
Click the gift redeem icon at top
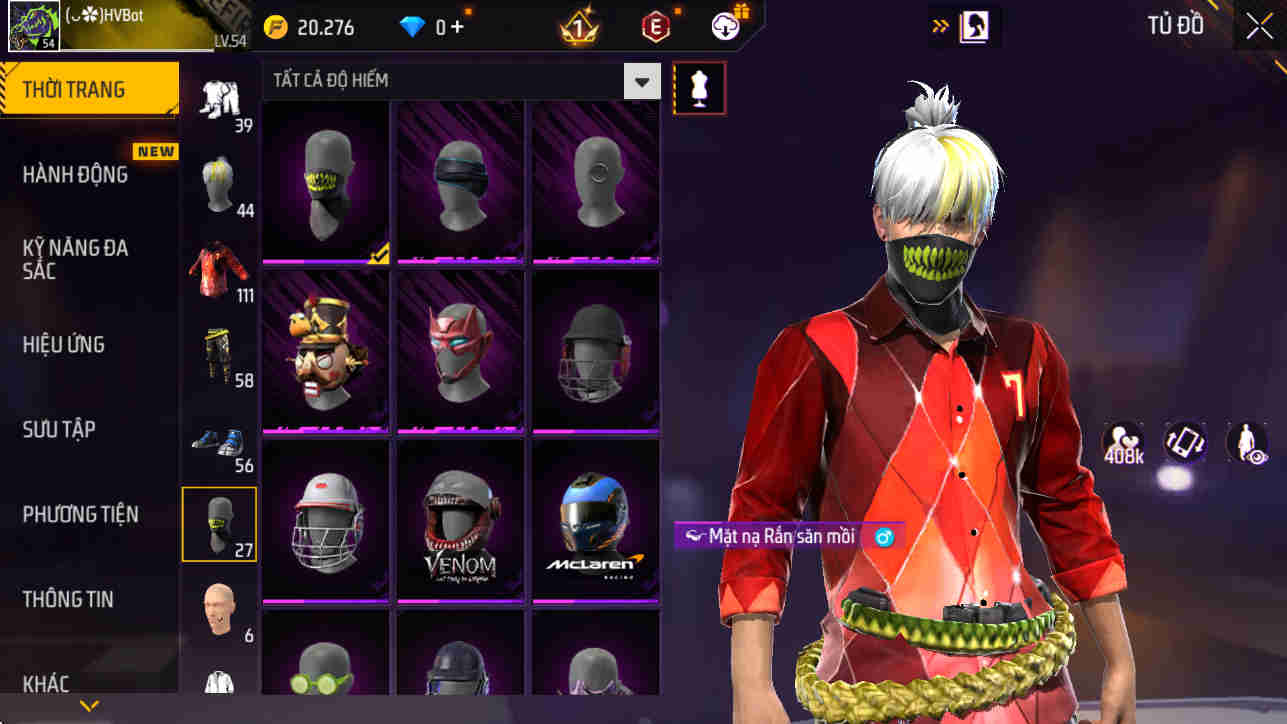pos(723,27)
